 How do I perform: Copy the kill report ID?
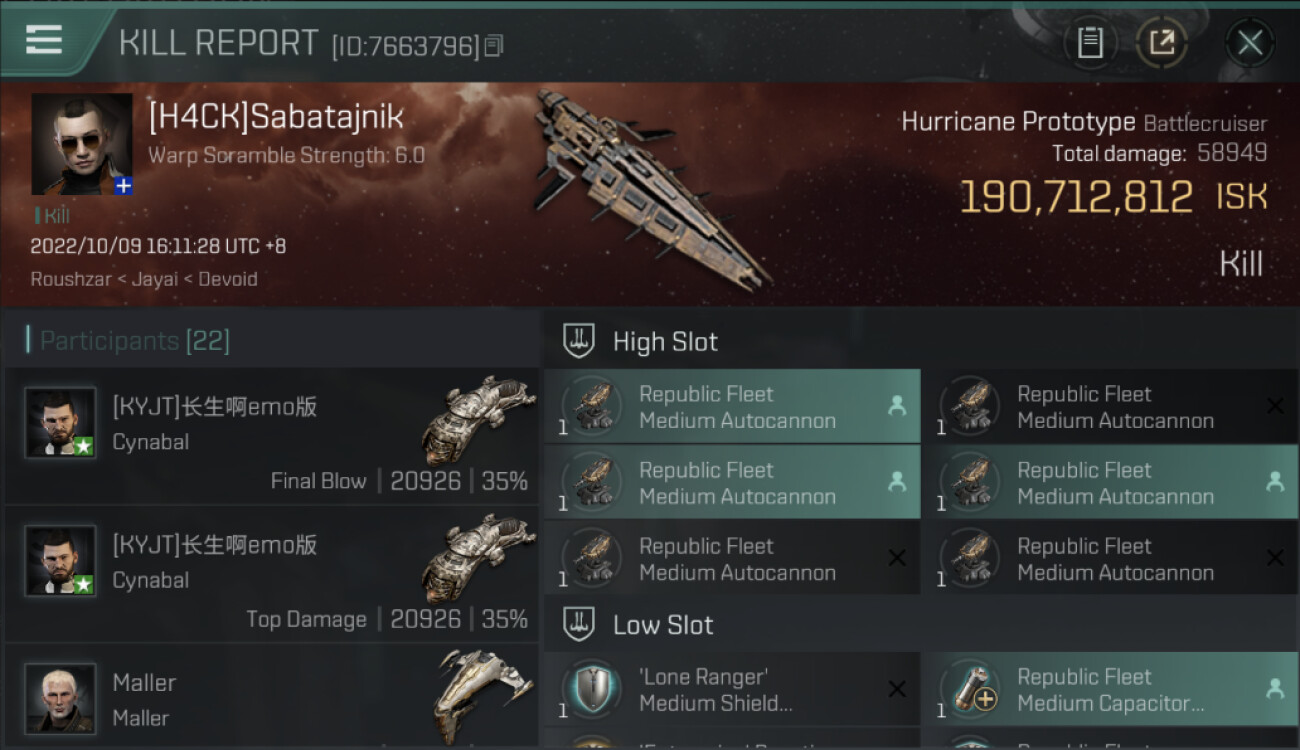pos(494,45)
